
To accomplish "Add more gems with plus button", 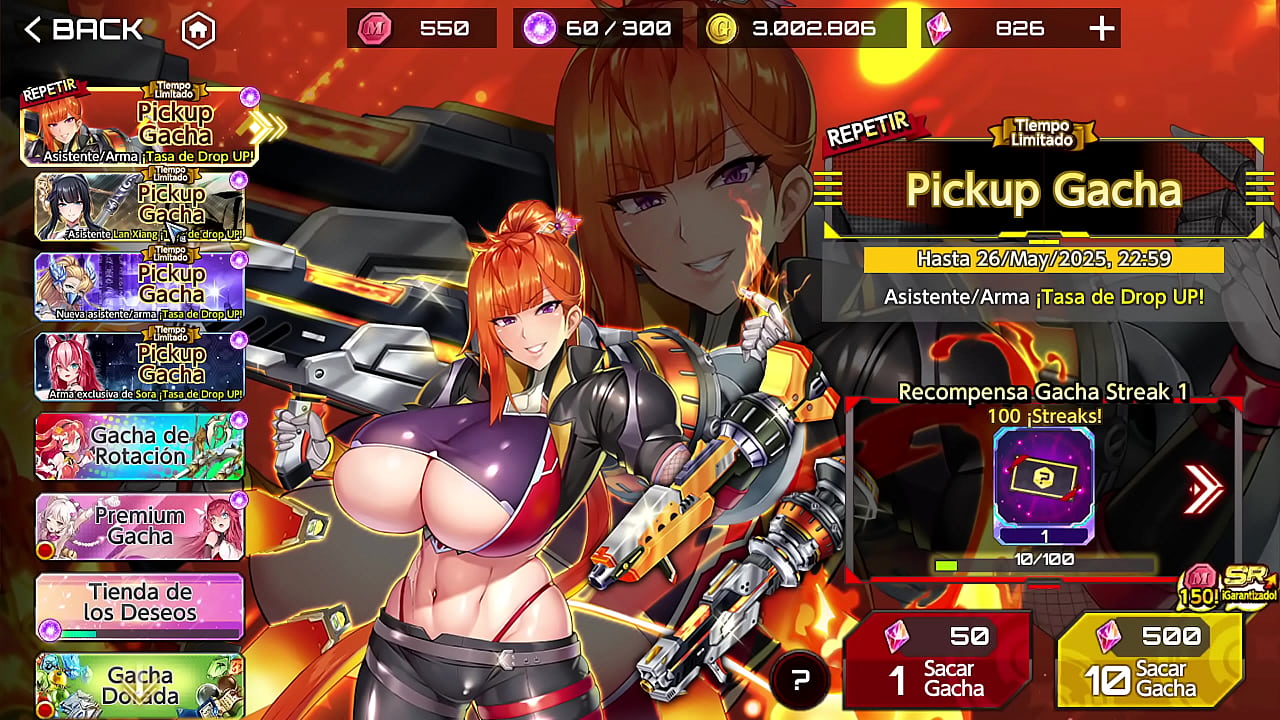I will pos(1101,29).
